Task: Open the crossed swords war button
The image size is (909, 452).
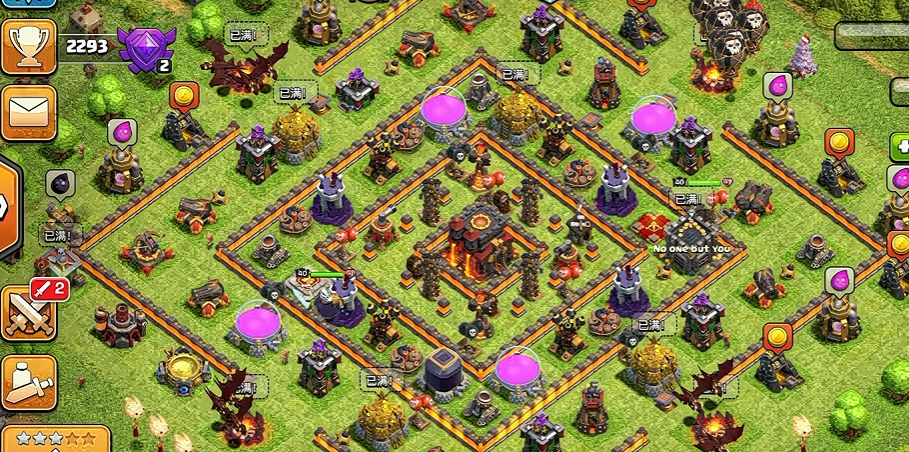Action: tap(28, 311)
